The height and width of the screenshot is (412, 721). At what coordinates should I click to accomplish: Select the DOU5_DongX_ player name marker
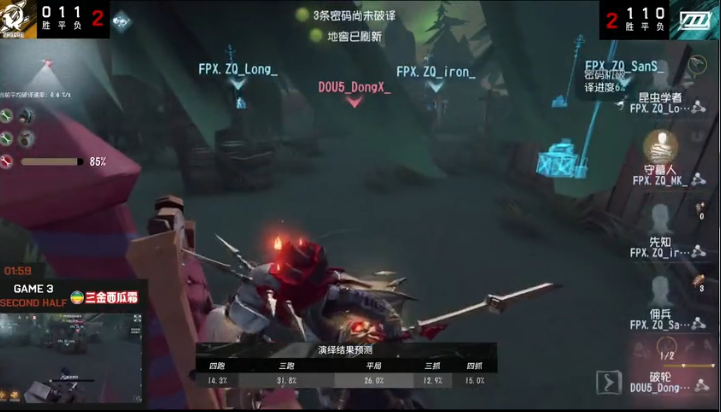[x=354, y=87]
